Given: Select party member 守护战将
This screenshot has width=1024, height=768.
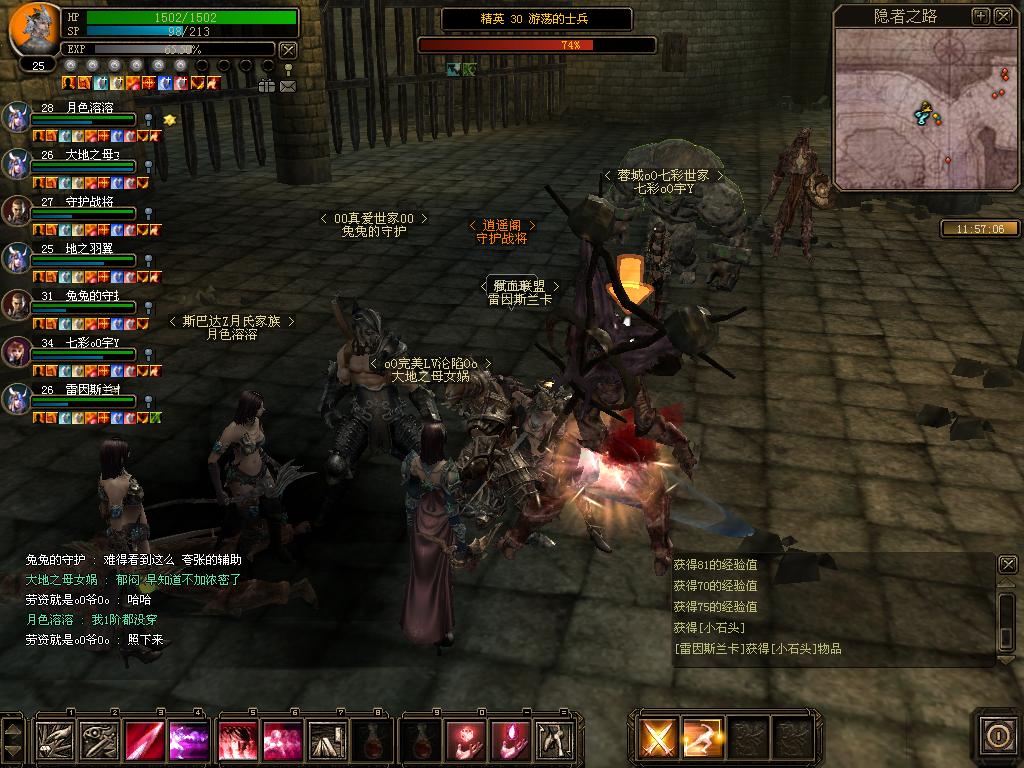Looking at the screenshot, I should coord(18,211).
